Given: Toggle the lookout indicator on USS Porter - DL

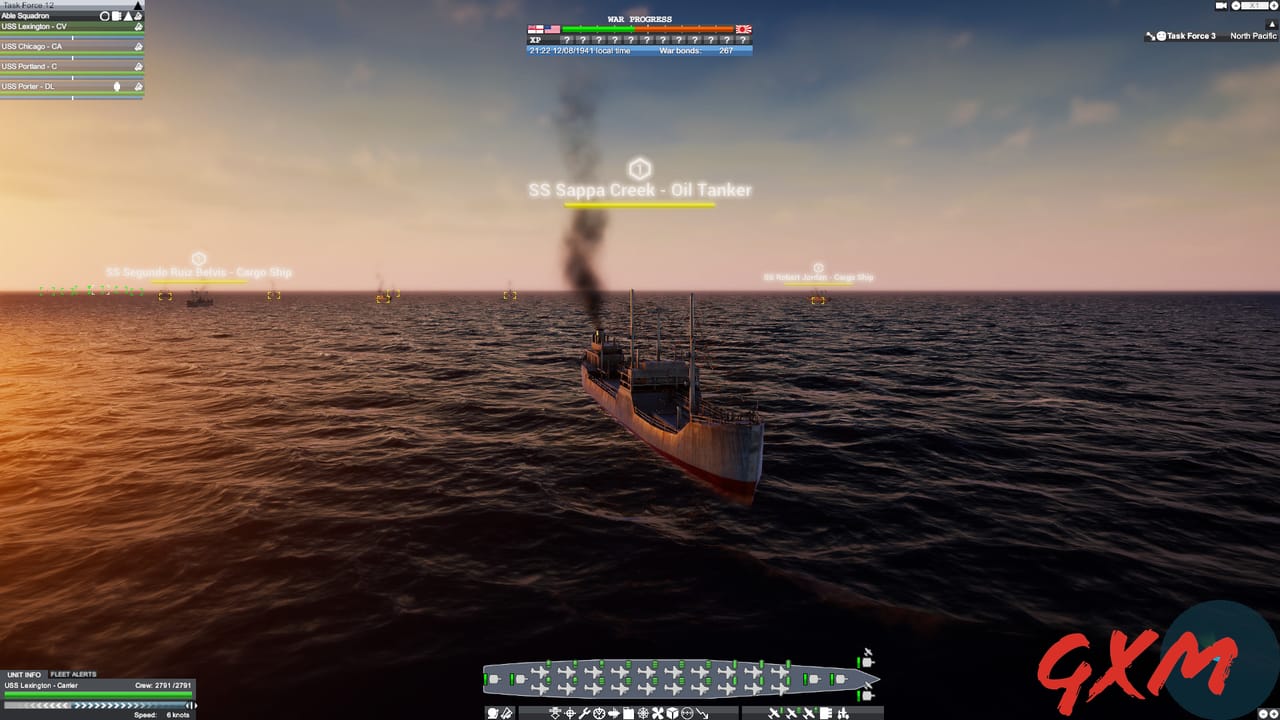Looking at the screenshot, I should click(x=117, y=86).
